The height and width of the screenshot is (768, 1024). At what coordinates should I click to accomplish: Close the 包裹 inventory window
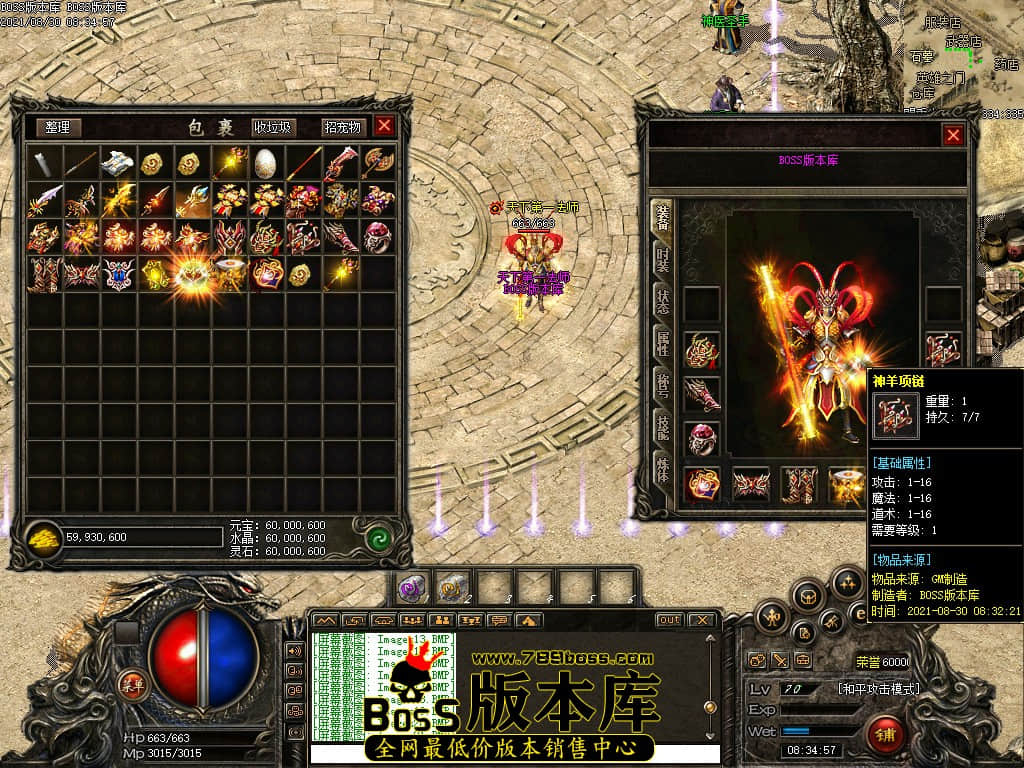pyautogui.click(x=384, y=126)
